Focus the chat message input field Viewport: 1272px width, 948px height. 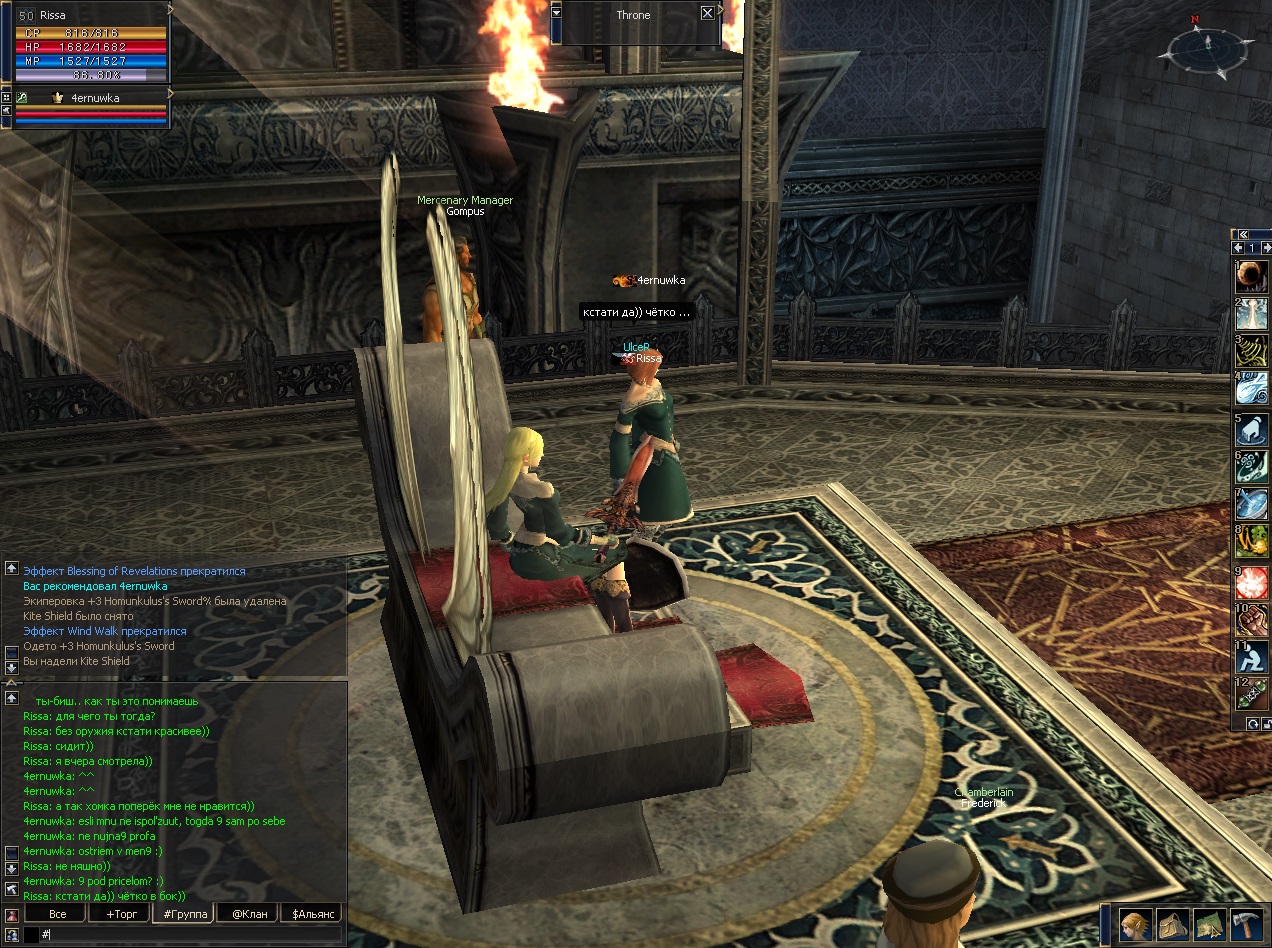pyautogui.click(x=190, y=934)
